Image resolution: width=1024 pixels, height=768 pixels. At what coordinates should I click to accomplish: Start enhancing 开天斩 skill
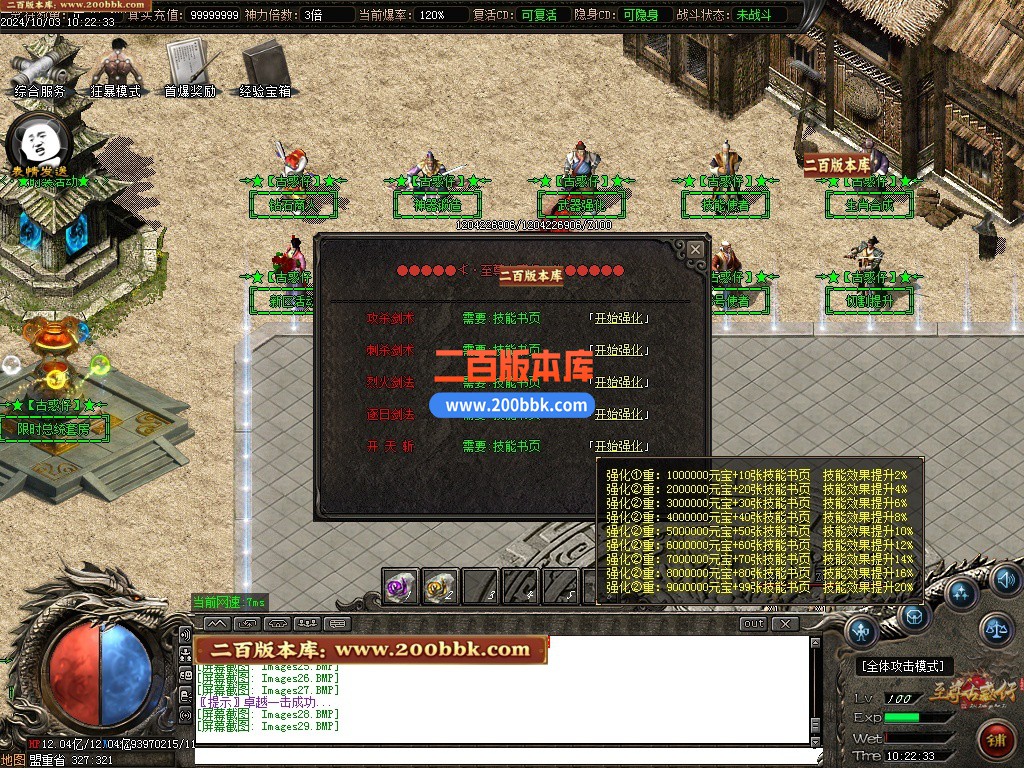(620, 446)
